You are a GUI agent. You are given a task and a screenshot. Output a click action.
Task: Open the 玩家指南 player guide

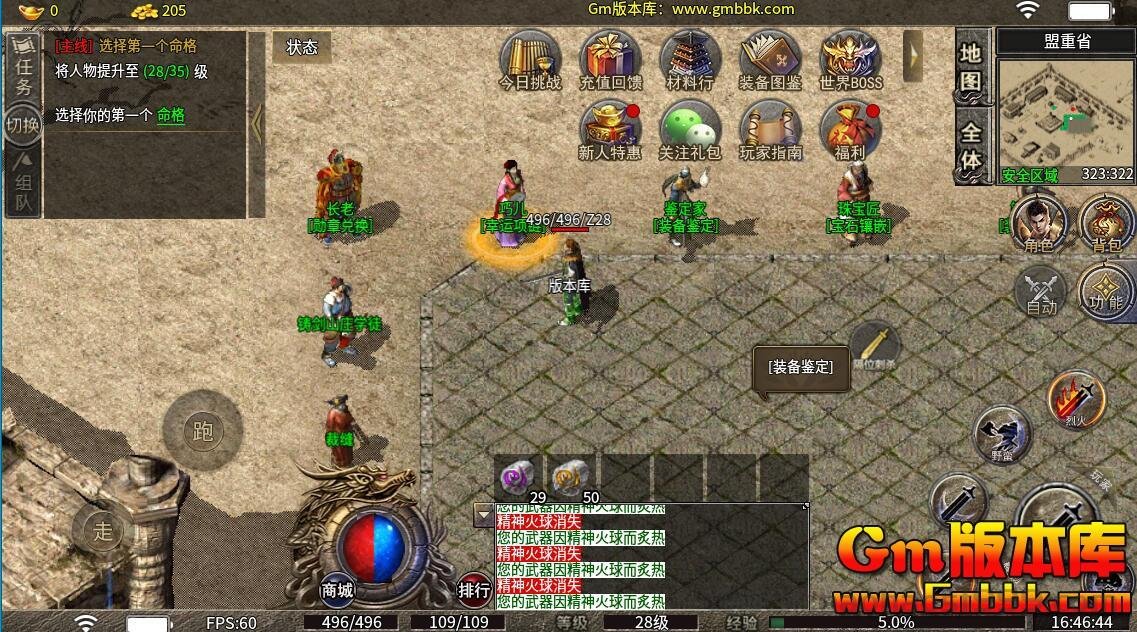(x=770, y=130)
